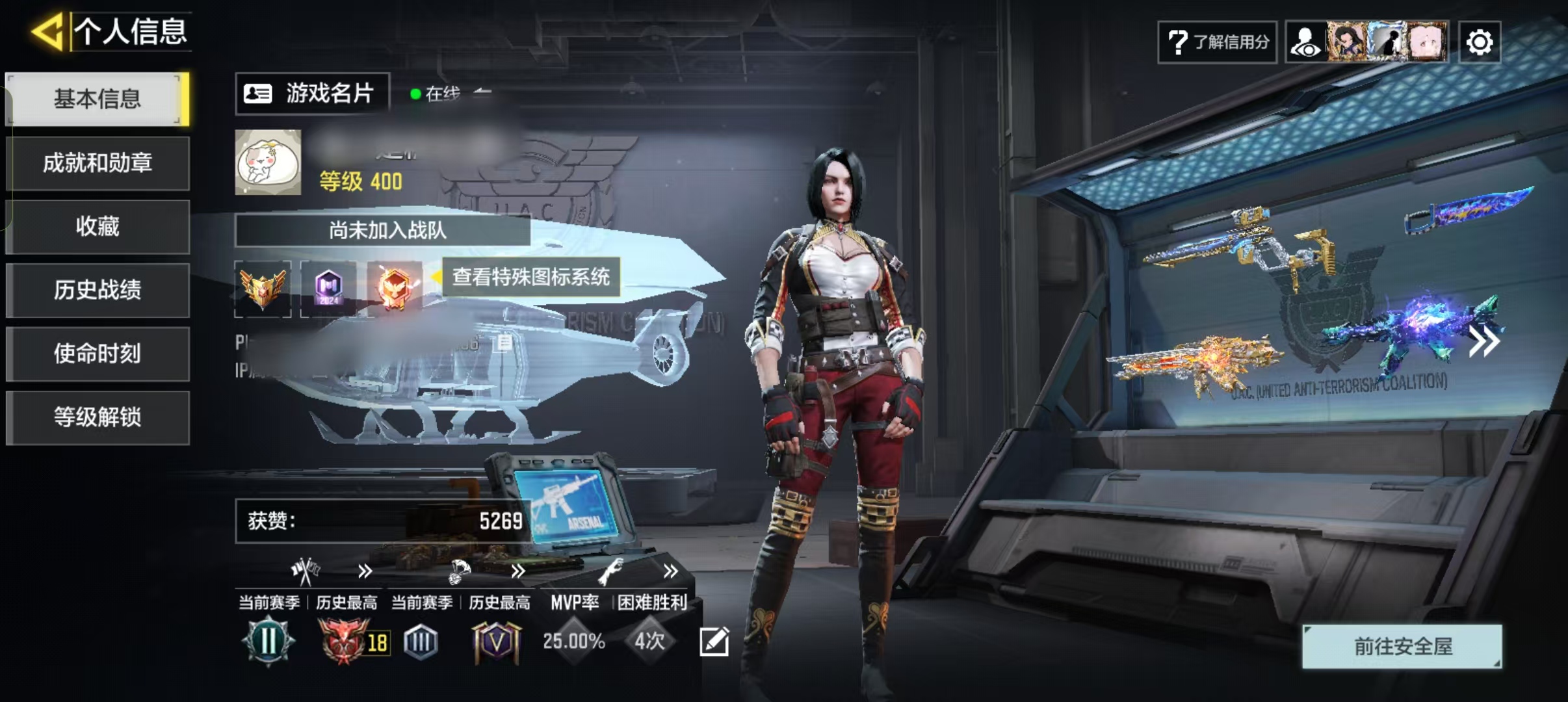Click the visitor eye icon
The height and width of the screenshot is (702, 1568).
point(1305,43)
